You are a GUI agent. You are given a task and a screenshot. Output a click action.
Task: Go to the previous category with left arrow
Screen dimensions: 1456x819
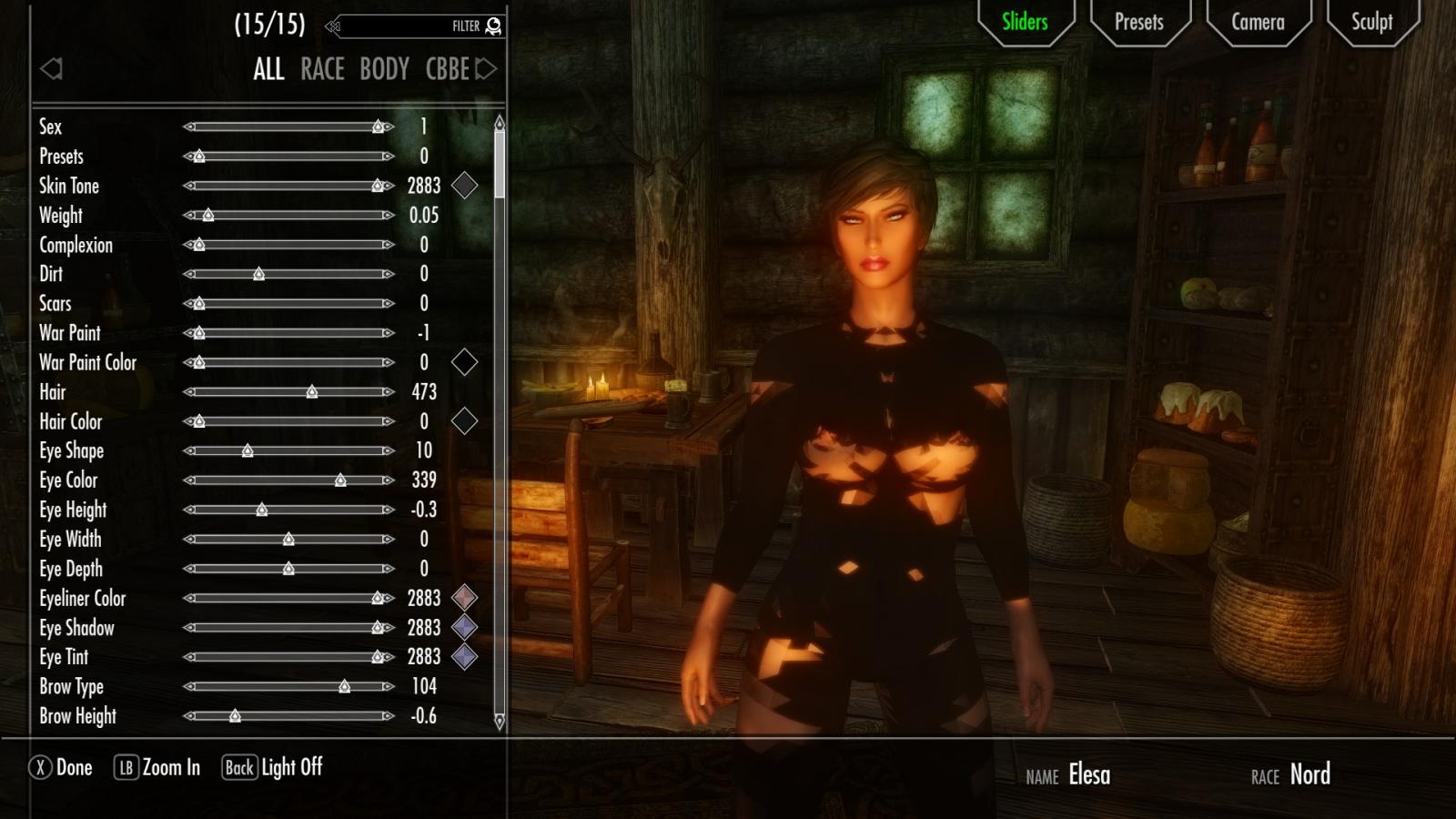click(x=52, y=69)
